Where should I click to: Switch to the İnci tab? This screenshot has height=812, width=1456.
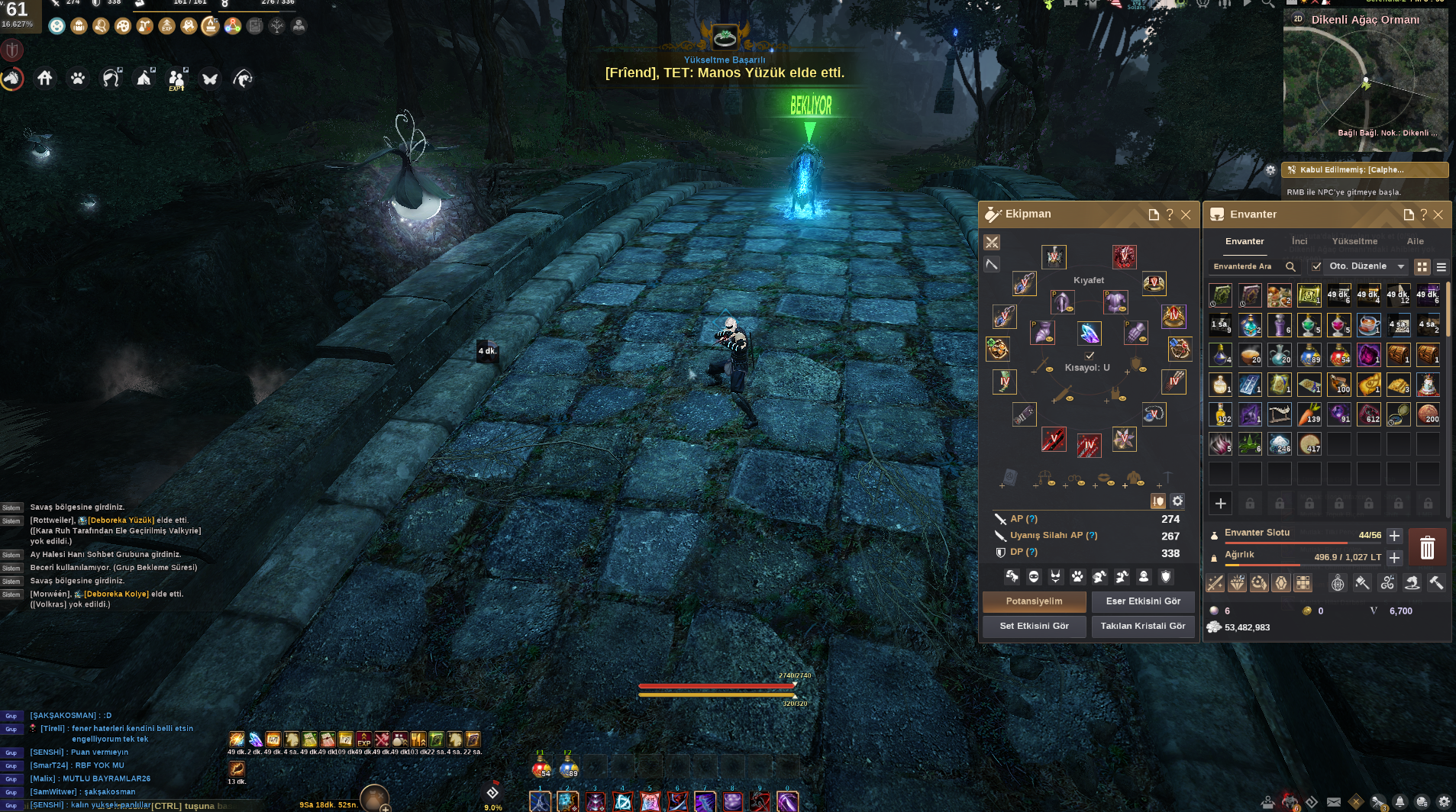pyautogui.click(x=1299, y=241)
